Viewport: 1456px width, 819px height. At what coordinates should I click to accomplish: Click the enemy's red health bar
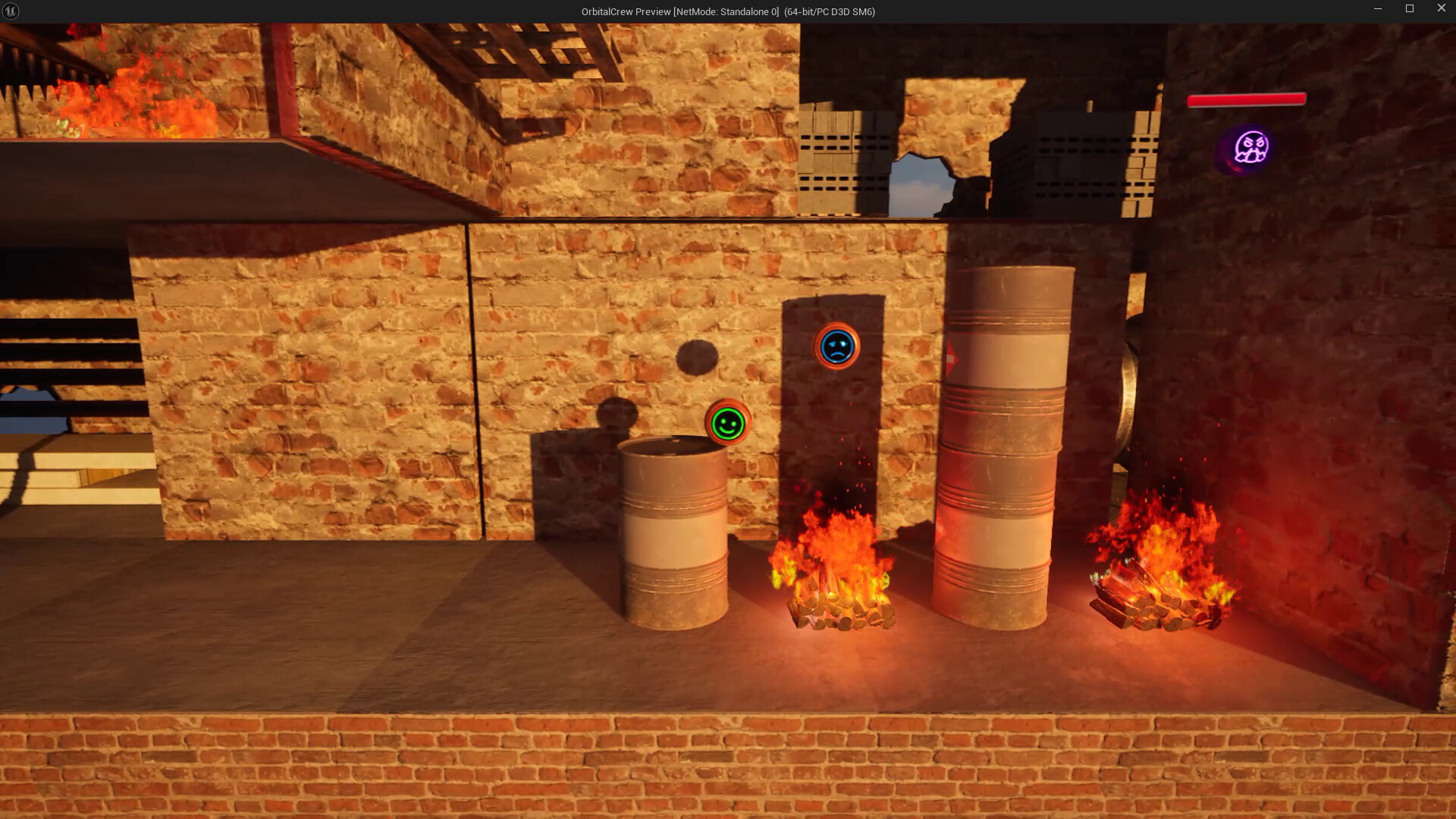pyautogui.click(x=1247, y=99)
